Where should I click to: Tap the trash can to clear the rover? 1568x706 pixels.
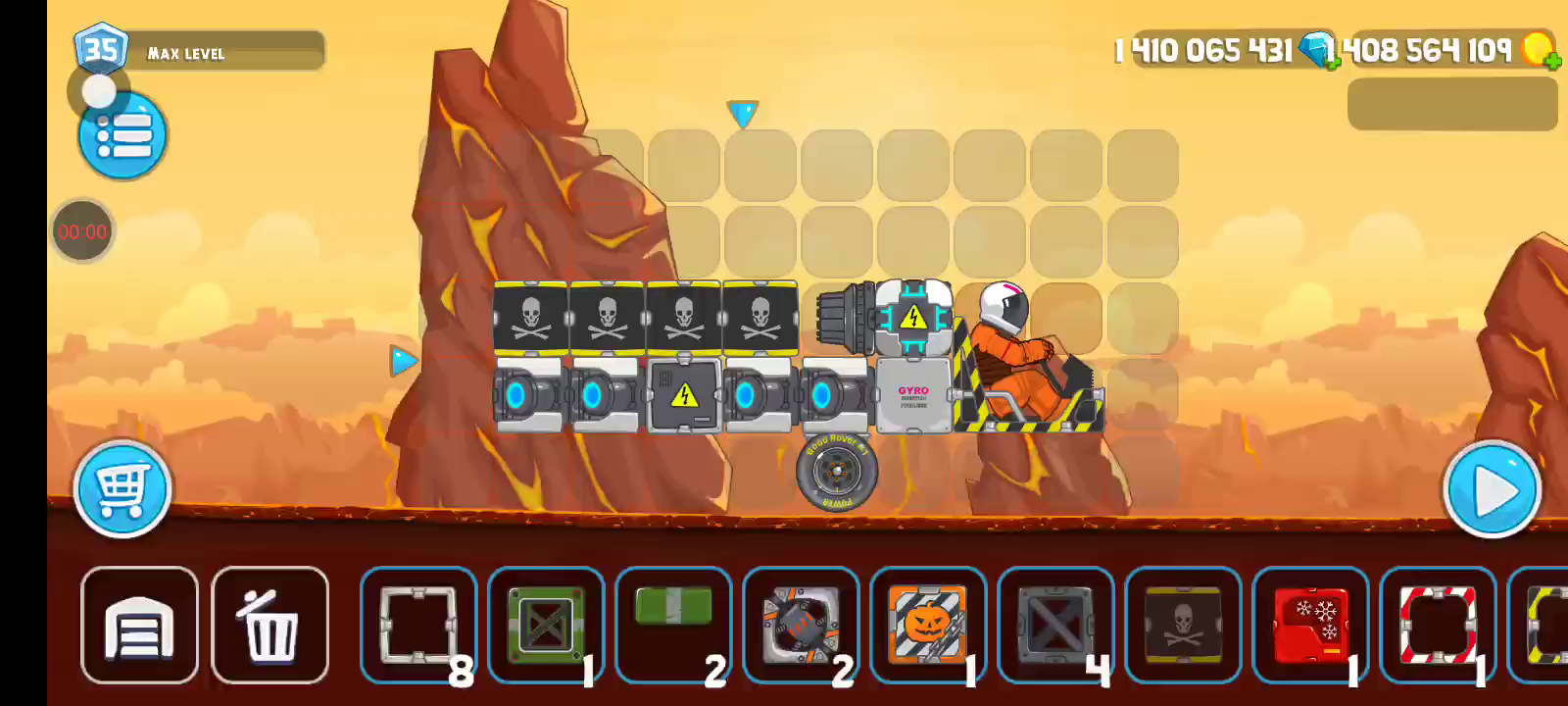coord(269,625)
